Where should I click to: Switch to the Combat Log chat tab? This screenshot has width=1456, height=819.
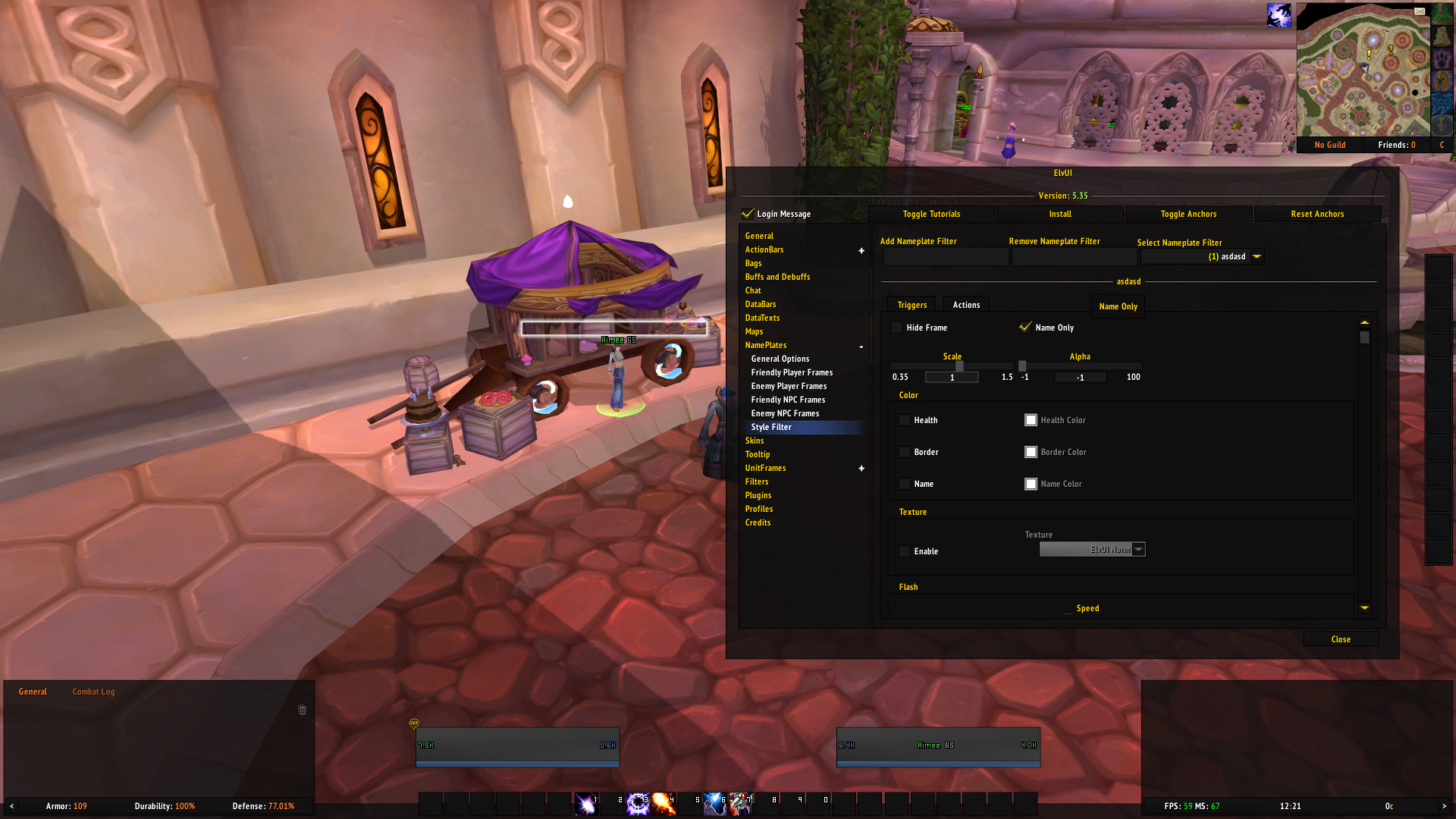(93, 691)
